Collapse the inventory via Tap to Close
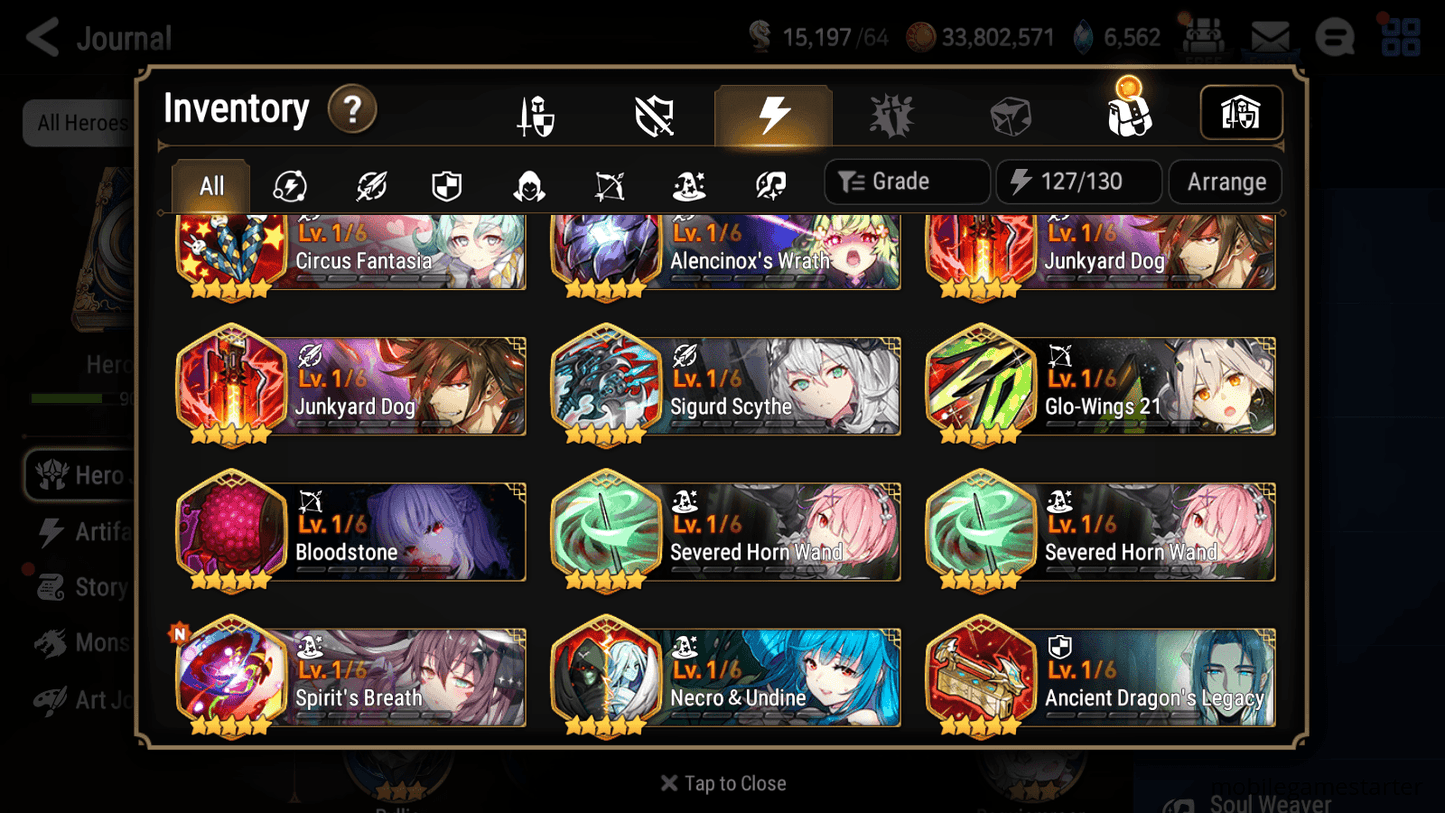The width and height of the screenshot is (1445, 813). (x=722, y=783)
